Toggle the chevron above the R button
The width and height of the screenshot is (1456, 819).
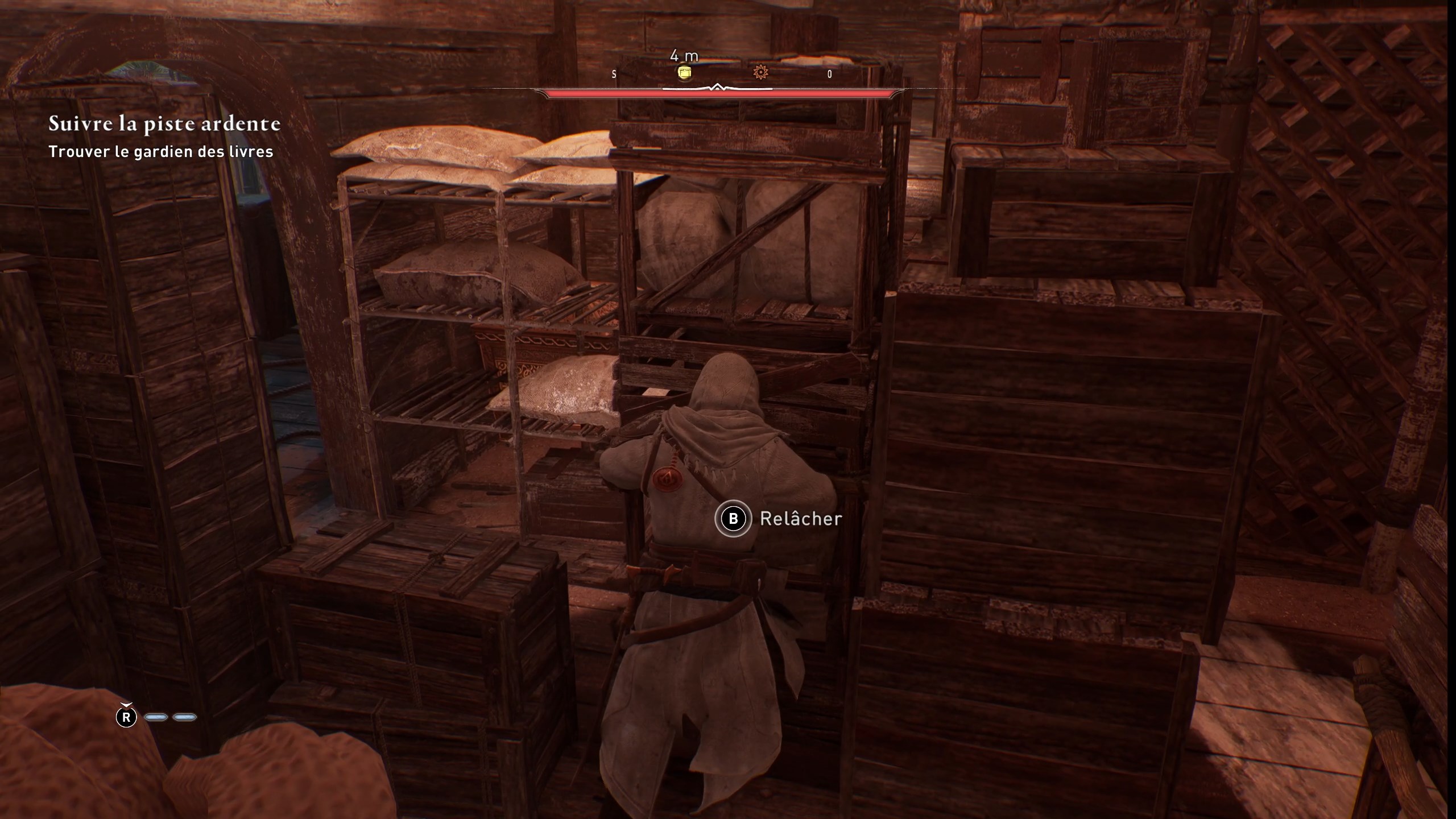126,705
